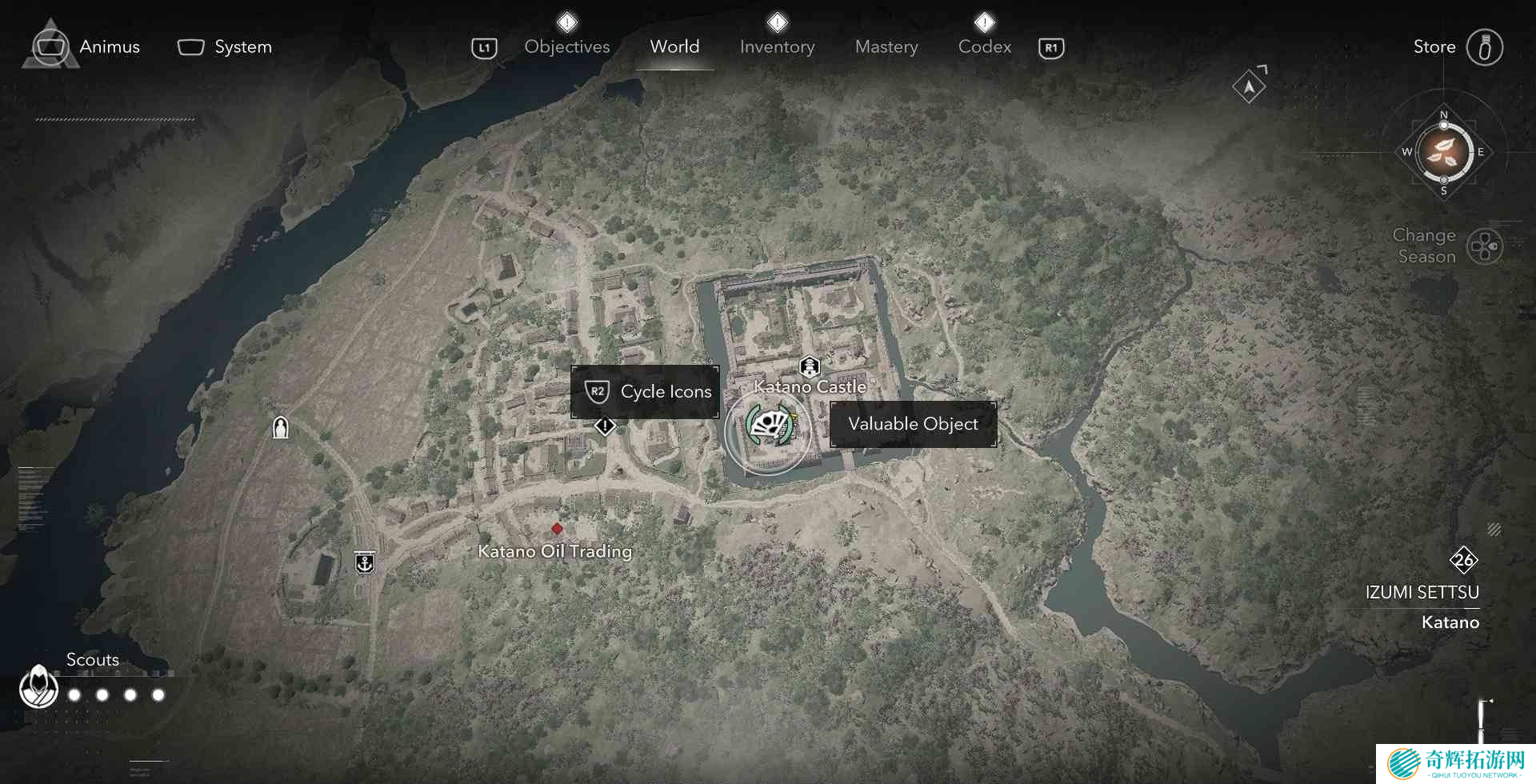Select the anchor harbor marker
The image size is (1536, 784).
coord(365,562)
